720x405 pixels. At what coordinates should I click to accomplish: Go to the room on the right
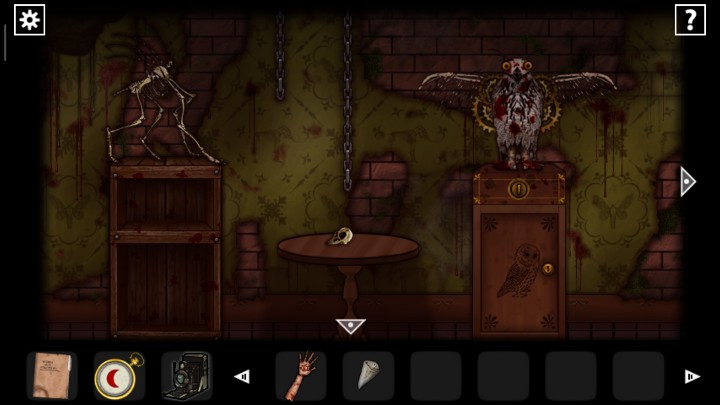(686, 181)
